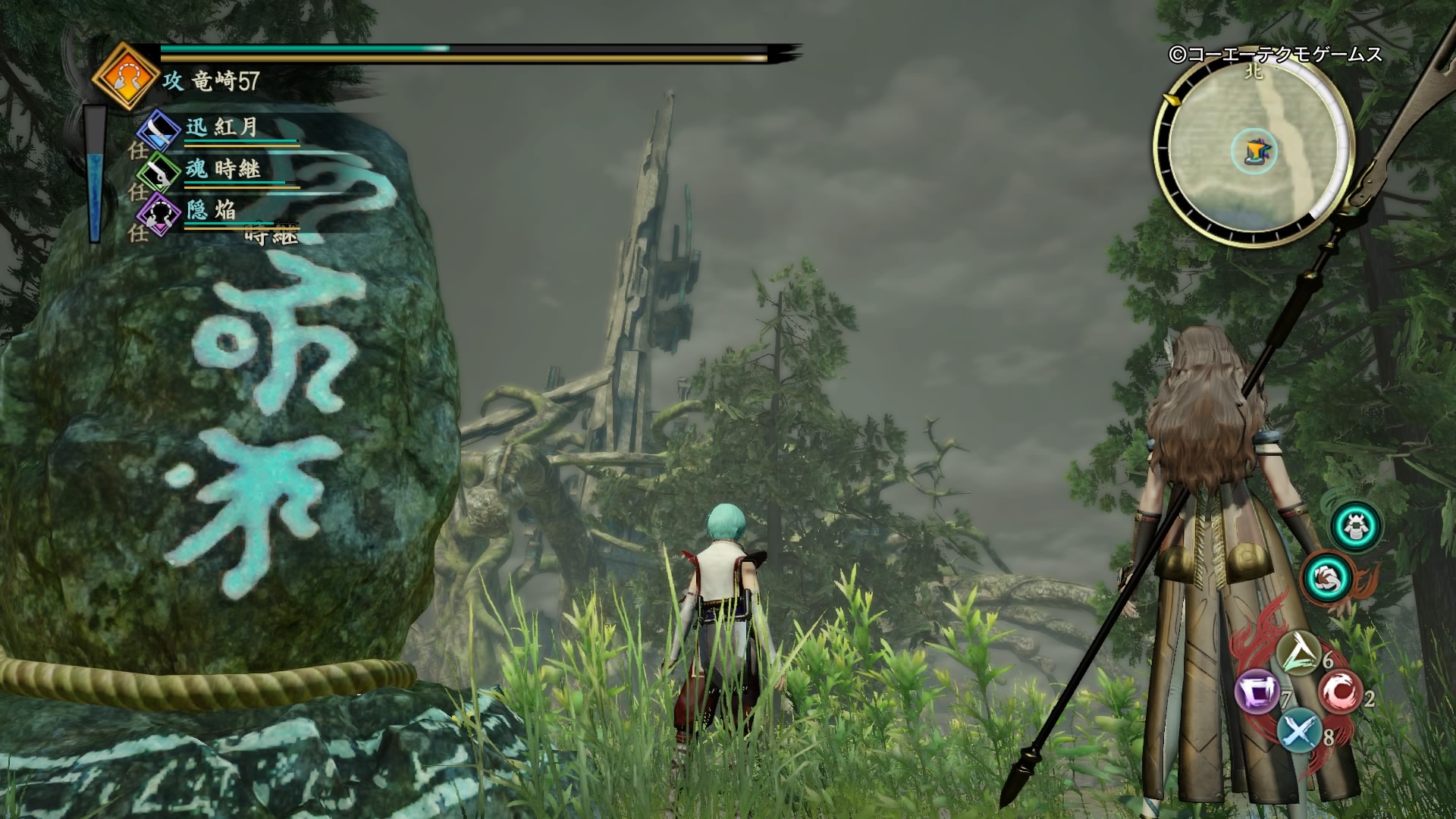The image size is (1456, 819).
Task: Click the orange diamond emblem beside 攻竜崎57
Action: [127, 75]
